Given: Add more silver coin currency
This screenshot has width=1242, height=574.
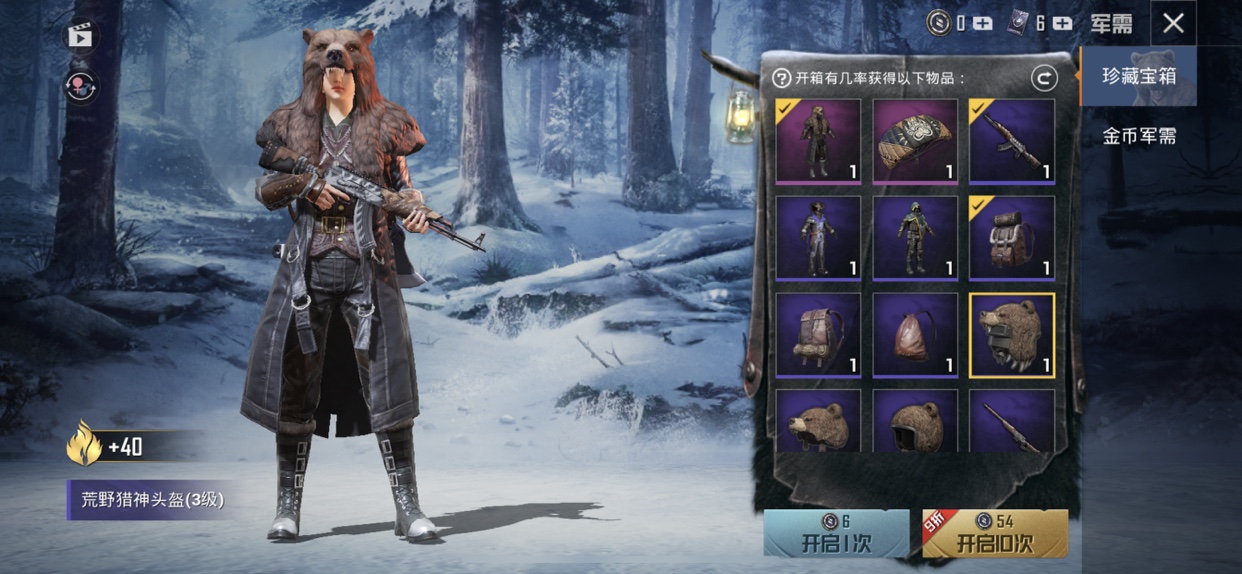Looking at the screenshot, I should click(983, 23).
